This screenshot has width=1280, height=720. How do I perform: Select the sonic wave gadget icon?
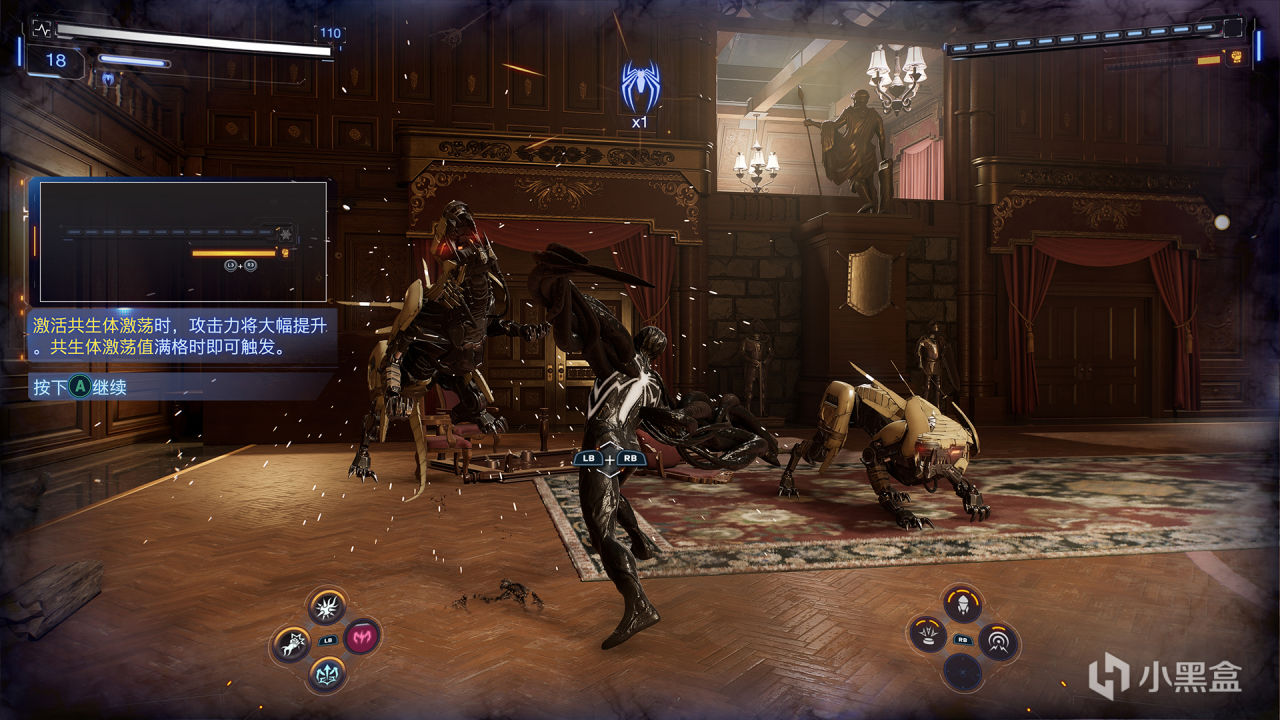[x=998, y=641]
